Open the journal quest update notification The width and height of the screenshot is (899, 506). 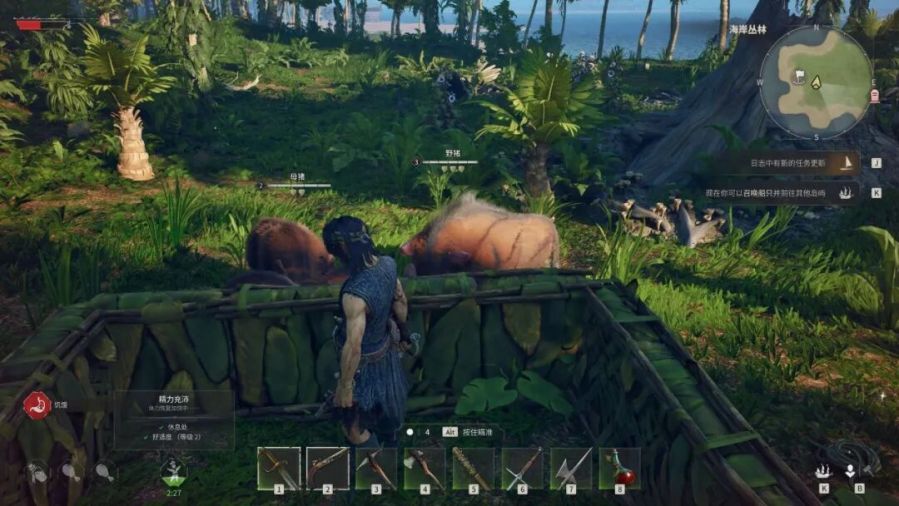tap(797, 163)
